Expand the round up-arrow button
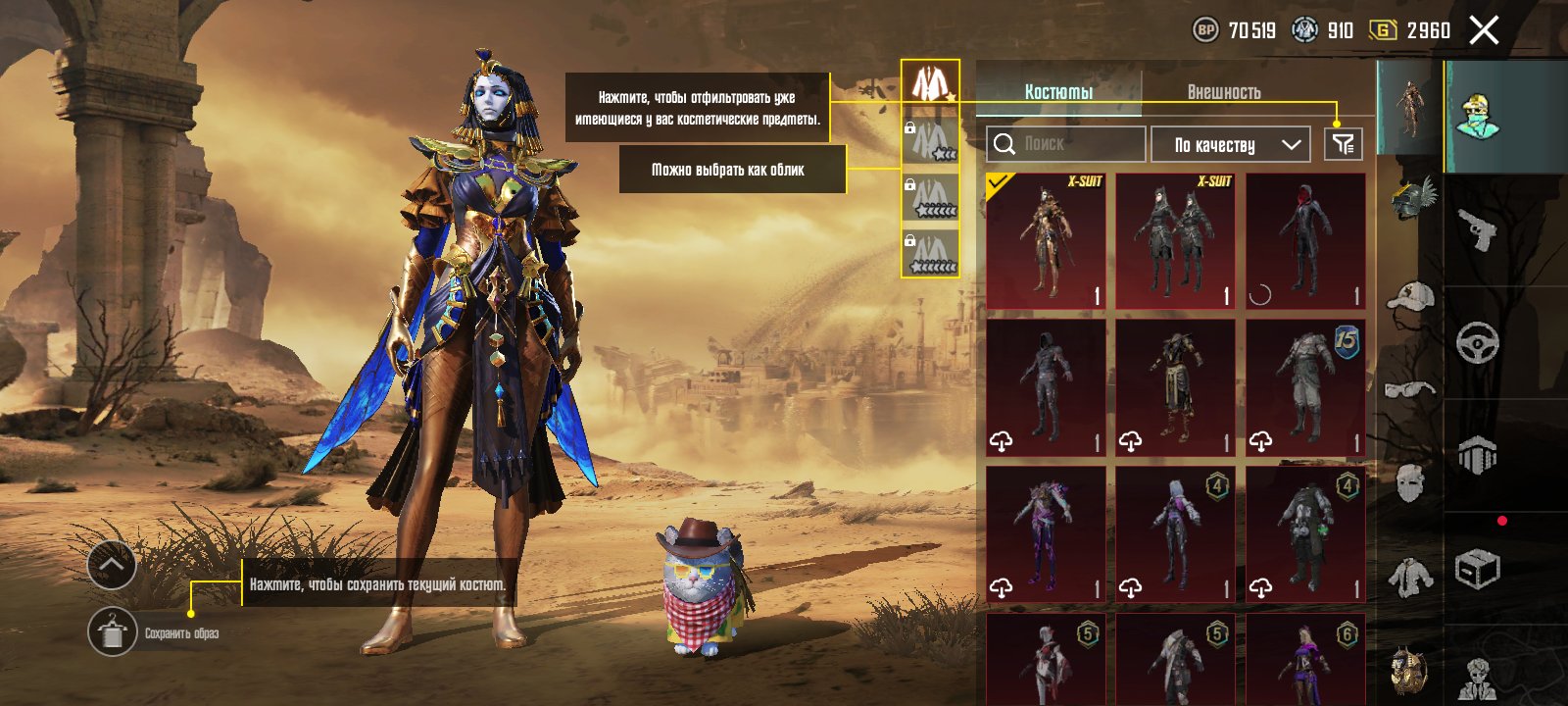1568x706 pixels. [112, 565]
